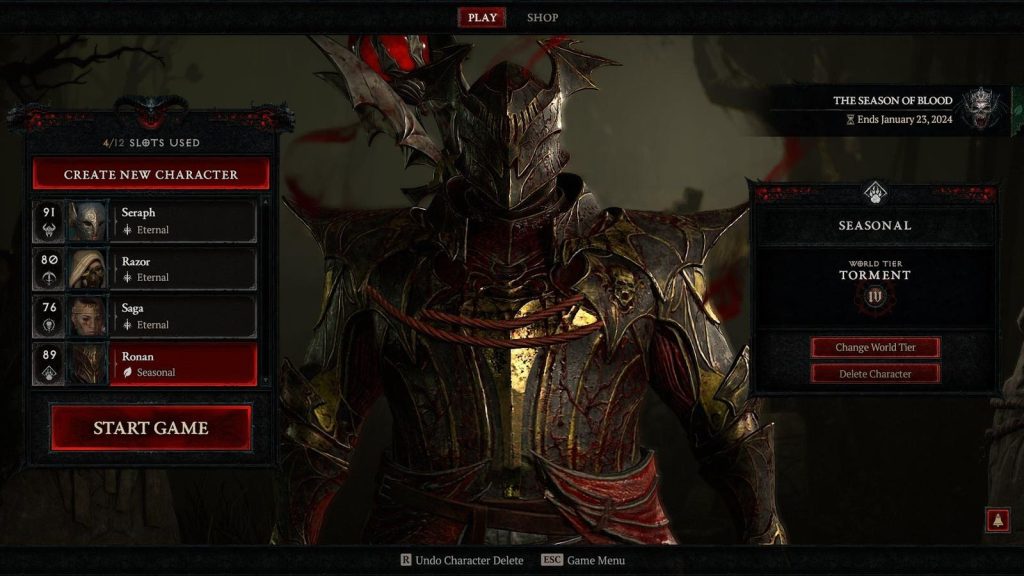Create a new character
Screen dimensions: 1024x576
(151, 174)
